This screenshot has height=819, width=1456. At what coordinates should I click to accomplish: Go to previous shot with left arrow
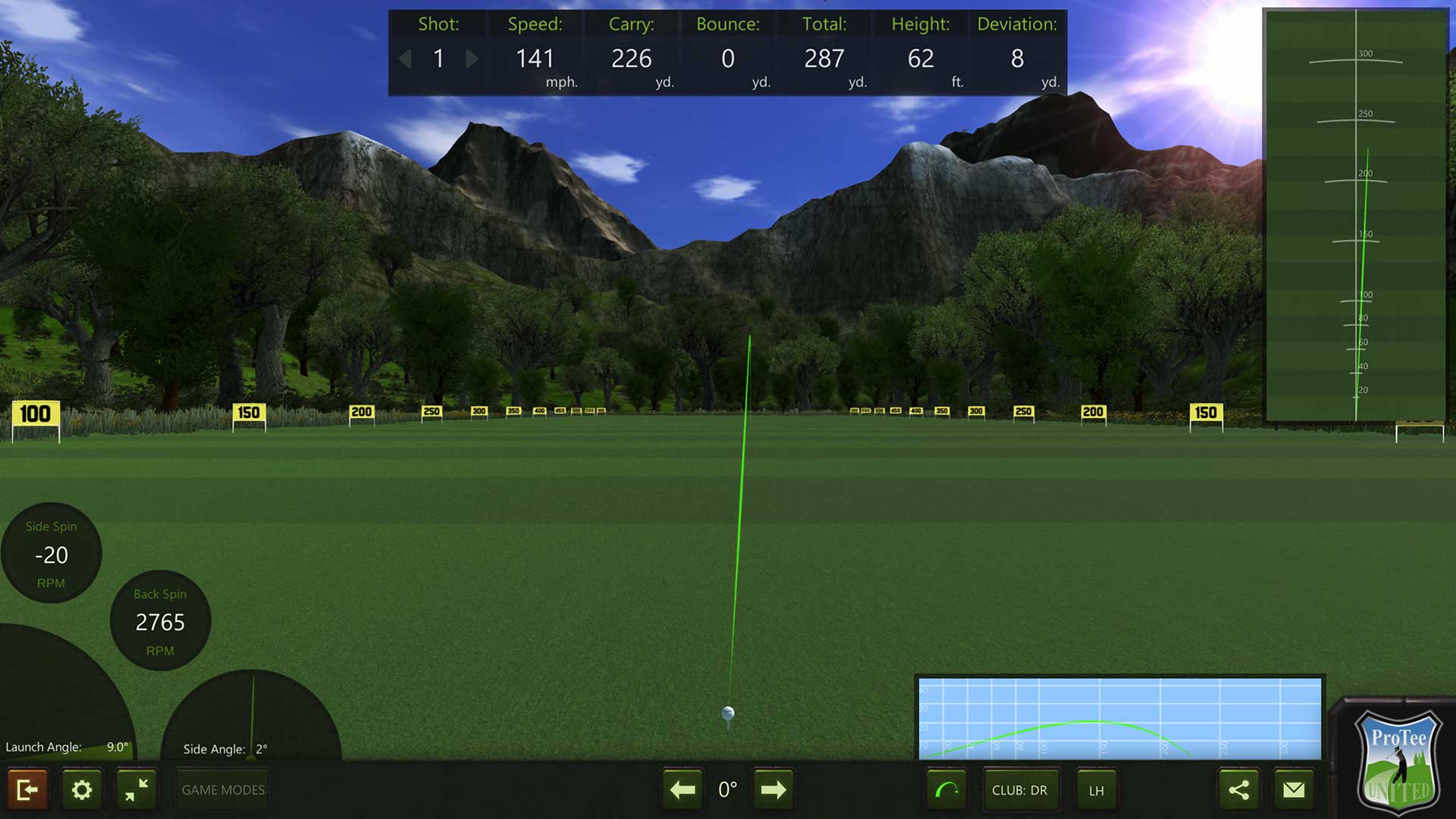[406, 58]
